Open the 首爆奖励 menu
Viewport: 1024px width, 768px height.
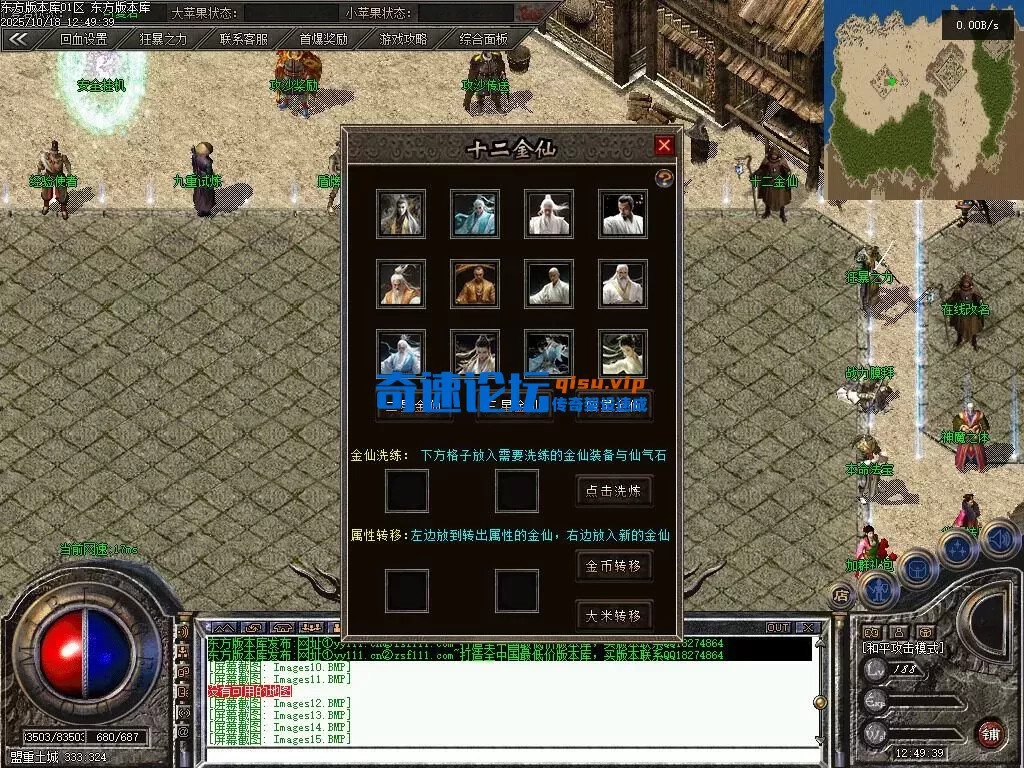(x=323, y=39)
